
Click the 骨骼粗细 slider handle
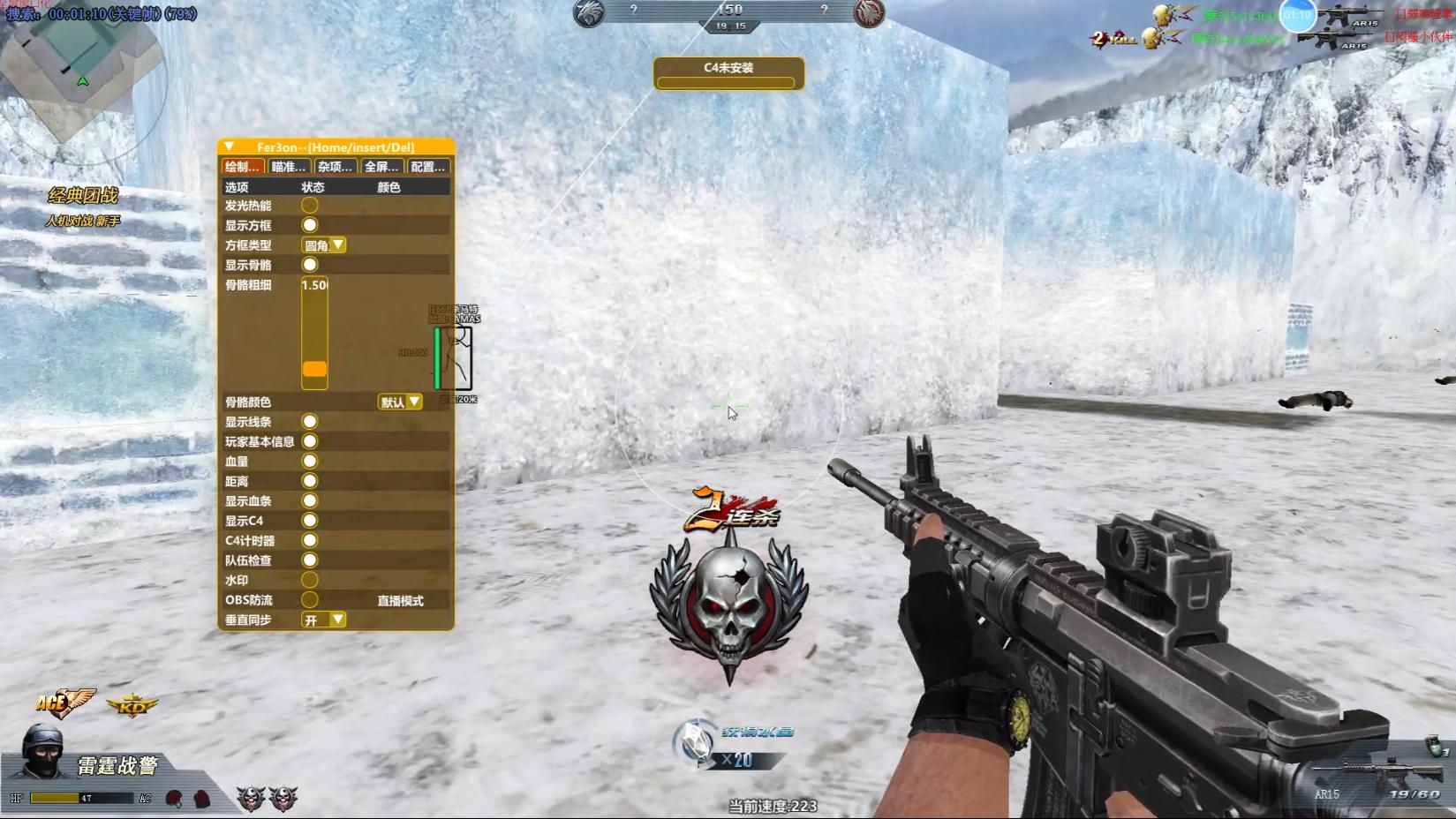[x=314, y=369]
